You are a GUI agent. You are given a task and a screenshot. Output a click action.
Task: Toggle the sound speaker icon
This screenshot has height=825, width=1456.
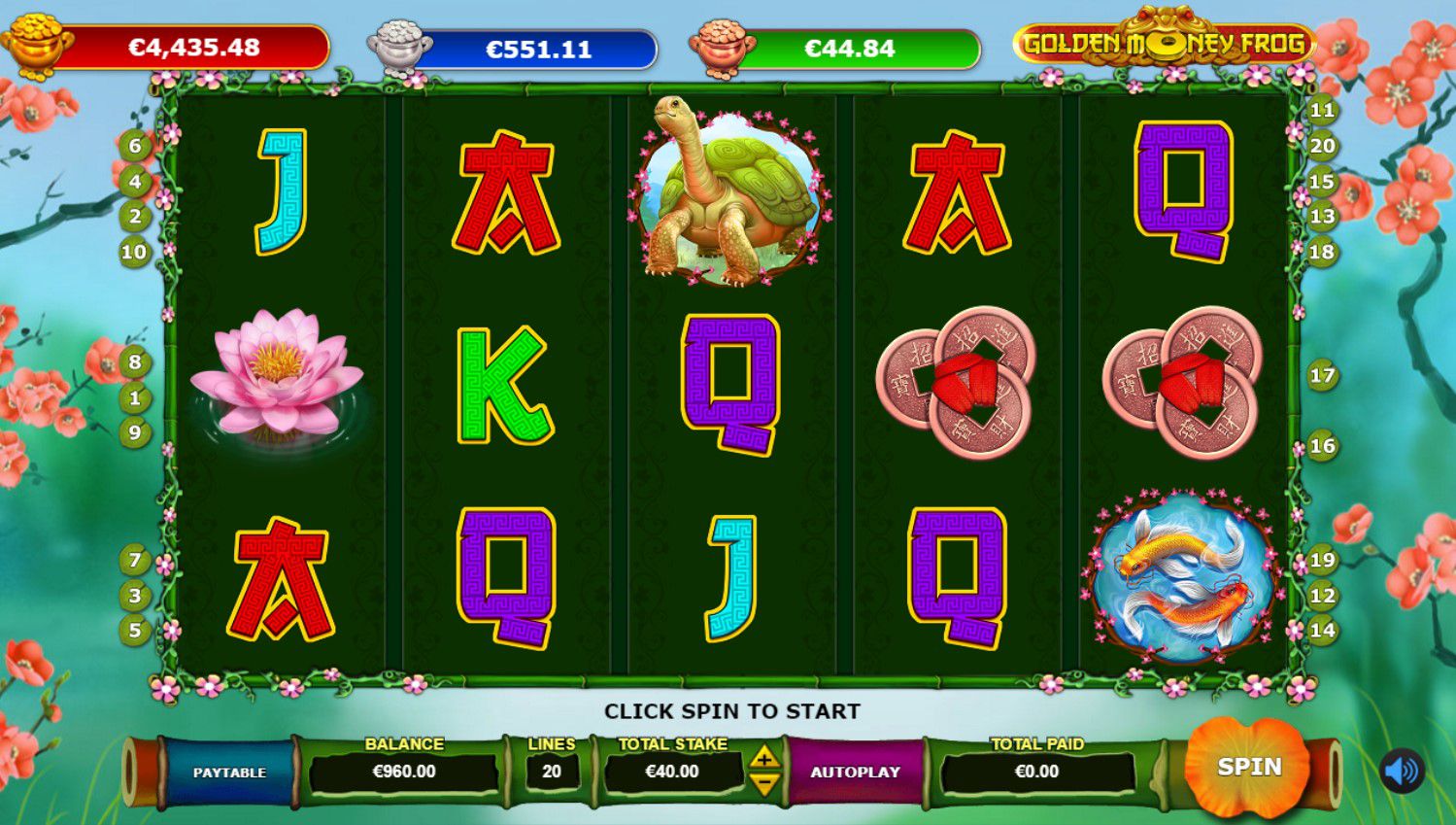click(x=1402, y=772)
